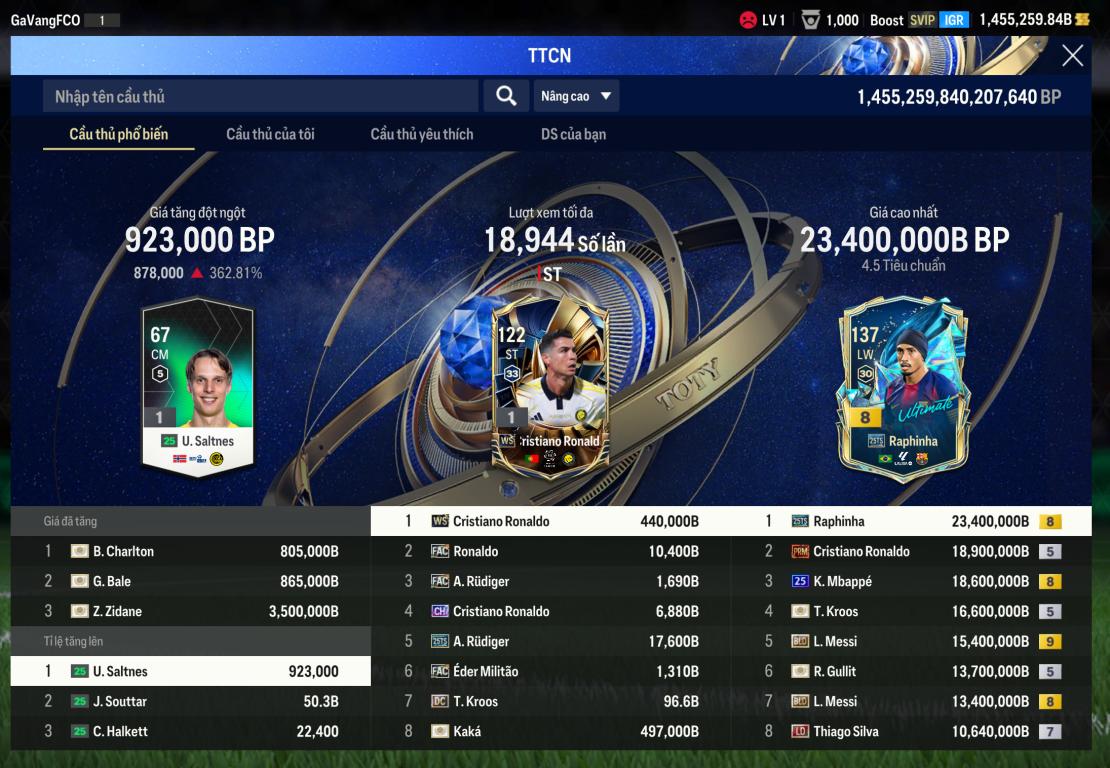Select the Kaká row
The width and height of the screenshot is (1110, 768).
point(550,731)
